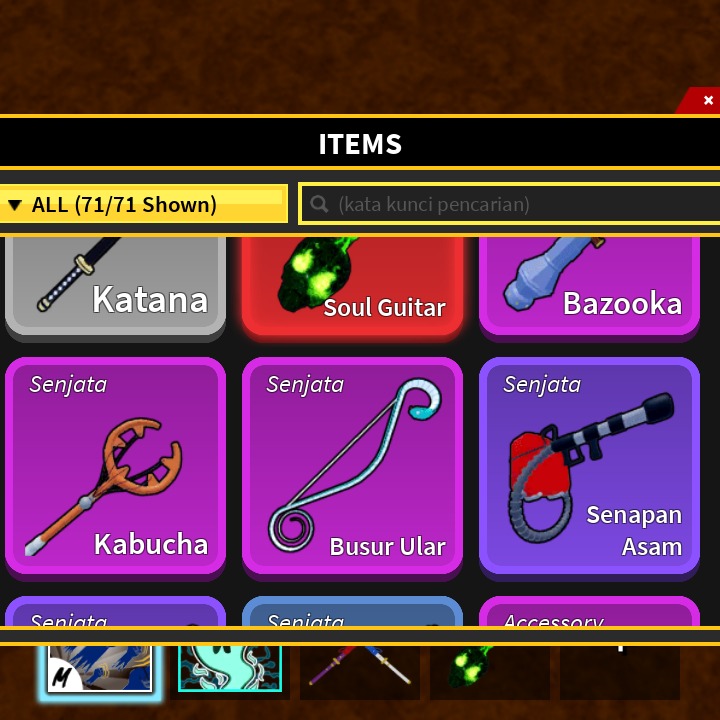This screenshot has height=720, width=720.
Task: Open the ALL items filter dropdown
Action: point(143,205)
